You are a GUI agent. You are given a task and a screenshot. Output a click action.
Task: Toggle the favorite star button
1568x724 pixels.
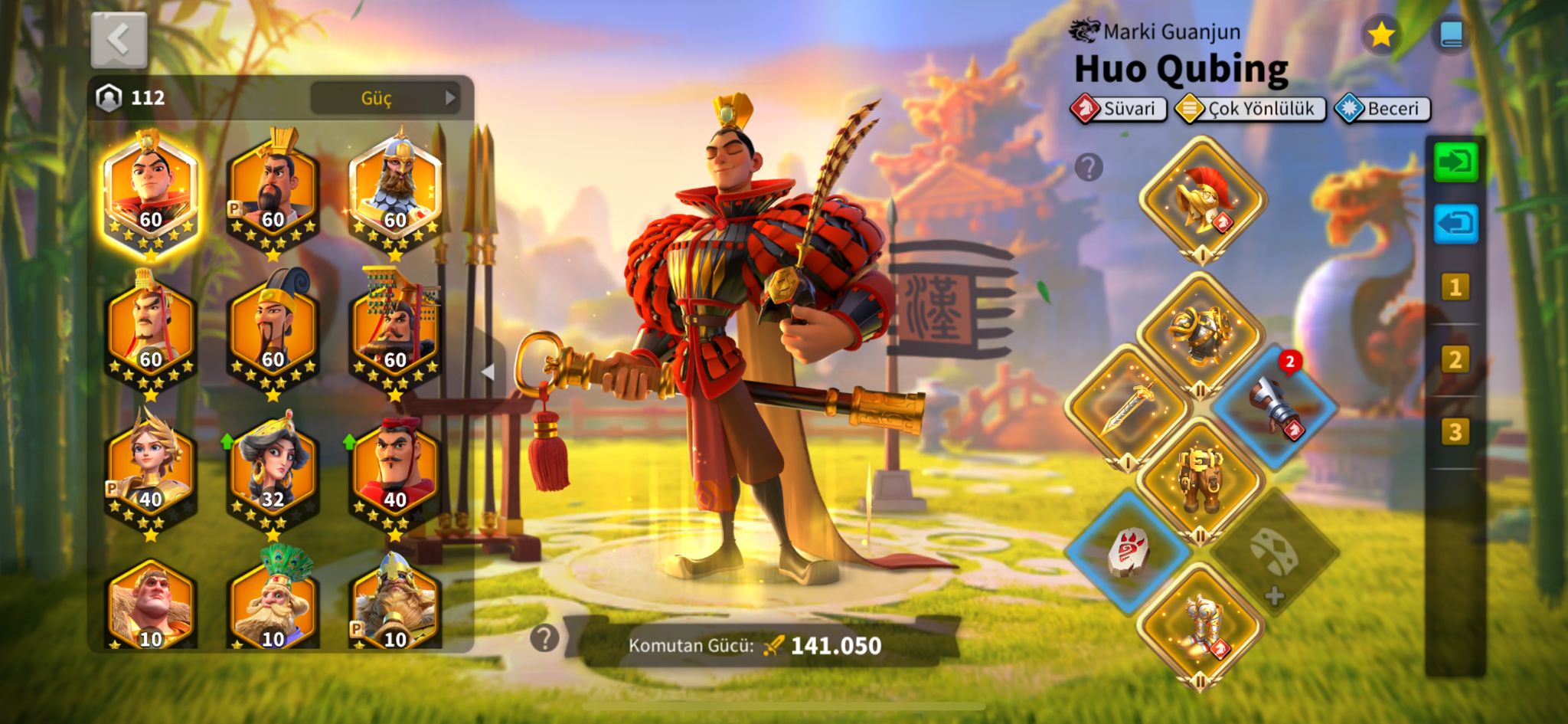point(1381,35)
